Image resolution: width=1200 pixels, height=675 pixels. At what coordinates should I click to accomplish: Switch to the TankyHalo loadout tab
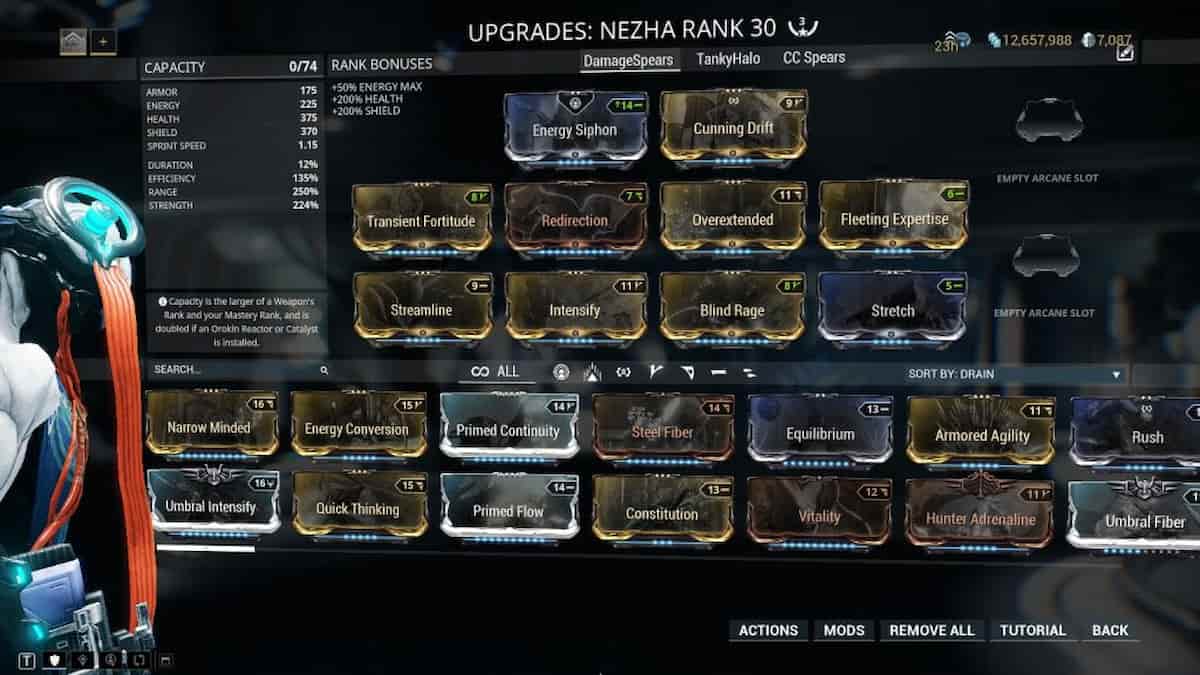[728, 59]
